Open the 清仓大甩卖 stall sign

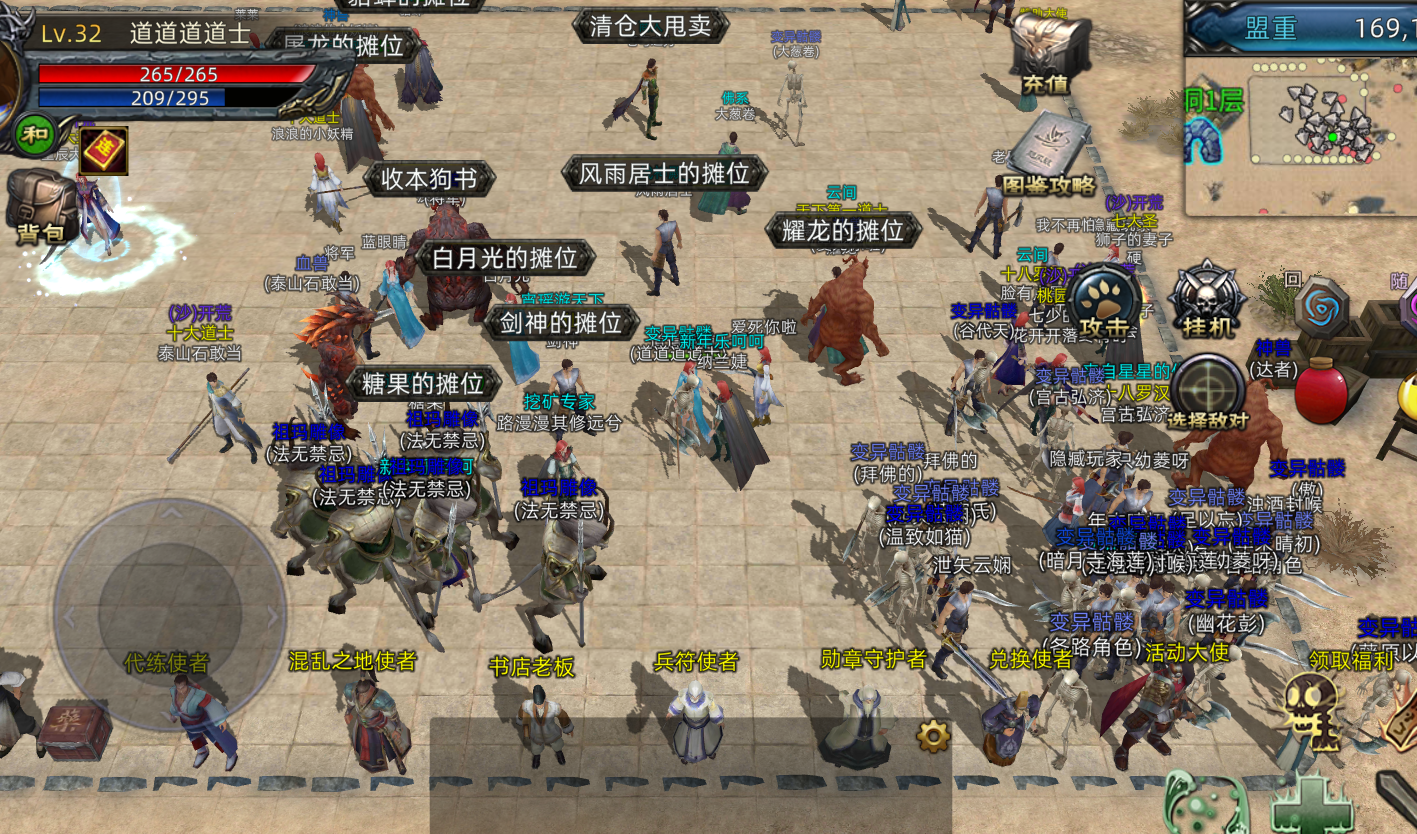point(651,25)
